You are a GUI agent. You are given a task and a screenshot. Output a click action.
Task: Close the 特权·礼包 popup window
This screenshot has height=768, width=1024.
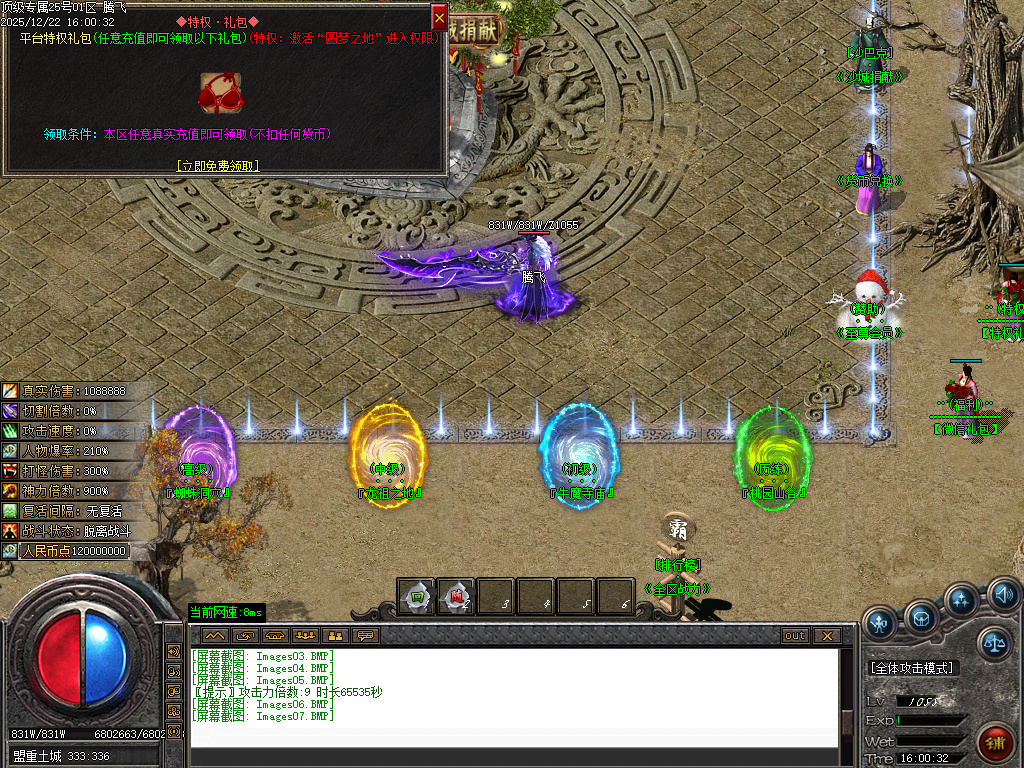pos(439,17)
